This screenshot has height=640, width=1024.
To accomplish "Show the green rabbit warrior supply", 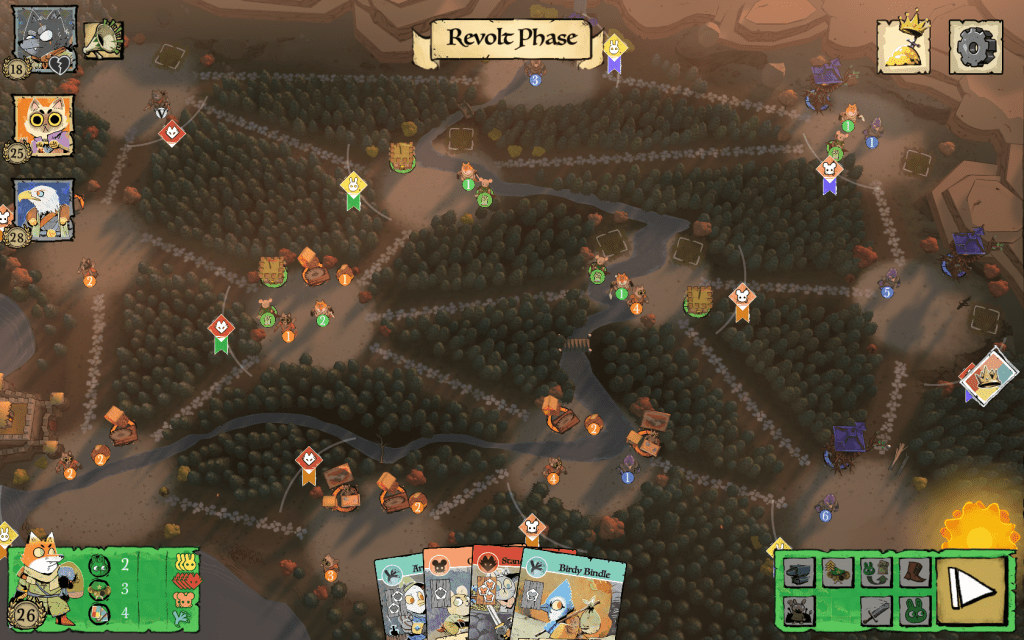I will 98,565.
